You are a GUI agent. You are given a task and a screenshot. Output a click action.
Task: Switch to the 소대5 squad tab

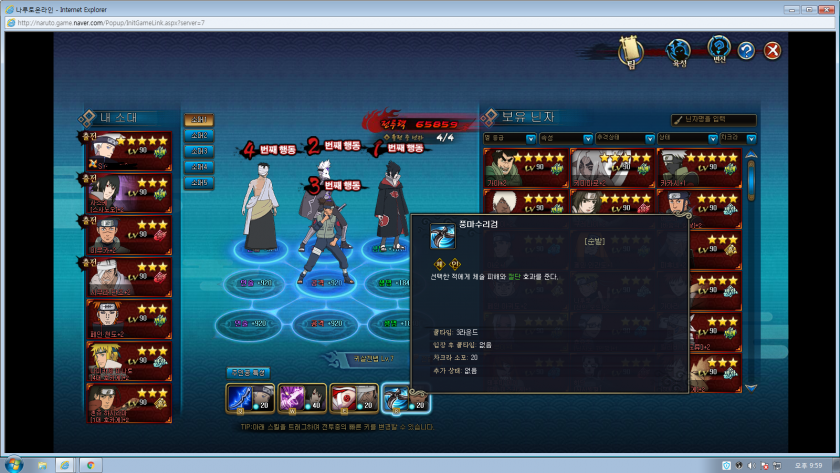(198, 183)
